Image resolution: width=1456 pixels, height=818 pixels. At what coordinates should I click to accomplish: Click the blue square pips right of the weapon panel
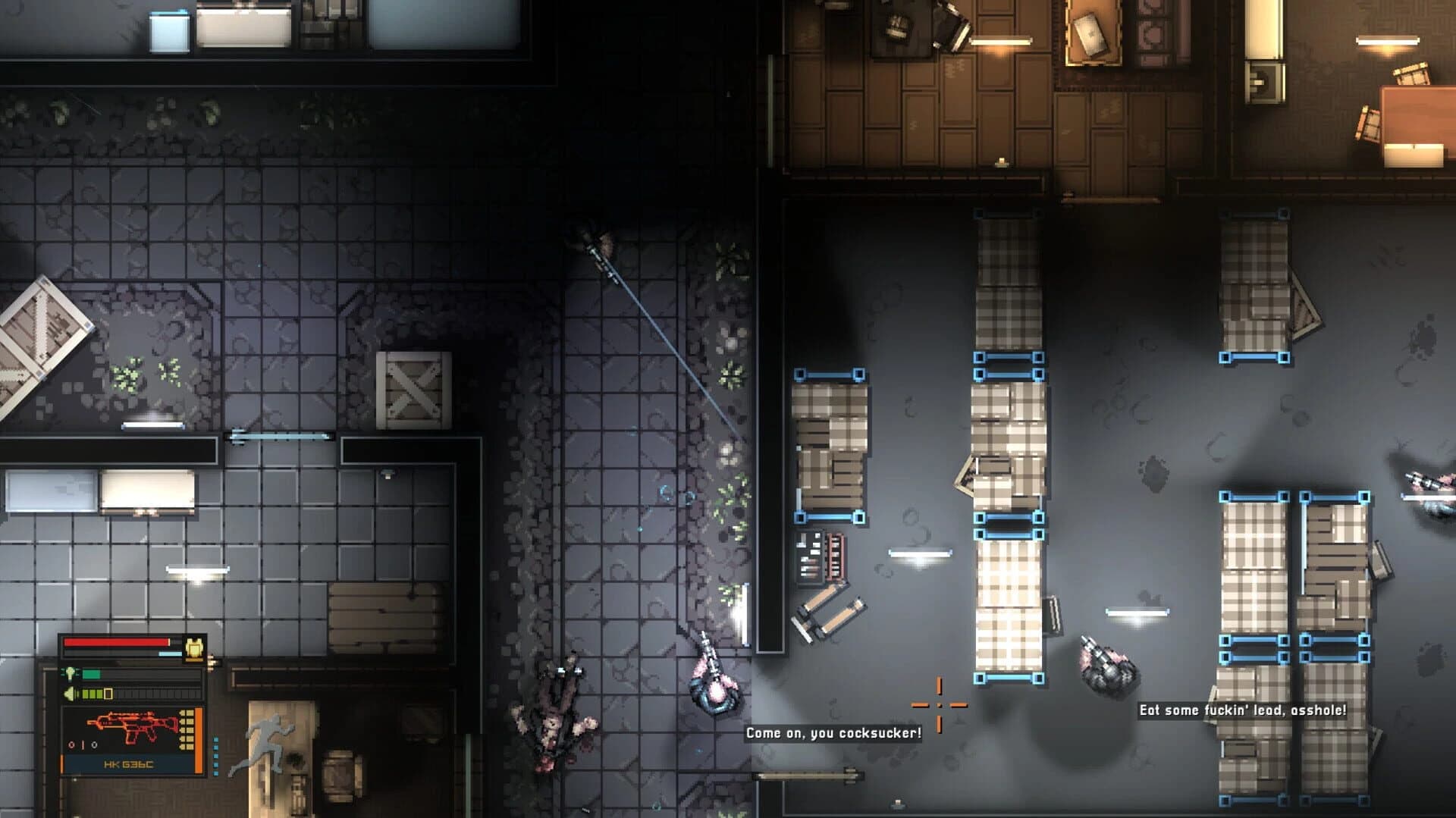(215, 755)
